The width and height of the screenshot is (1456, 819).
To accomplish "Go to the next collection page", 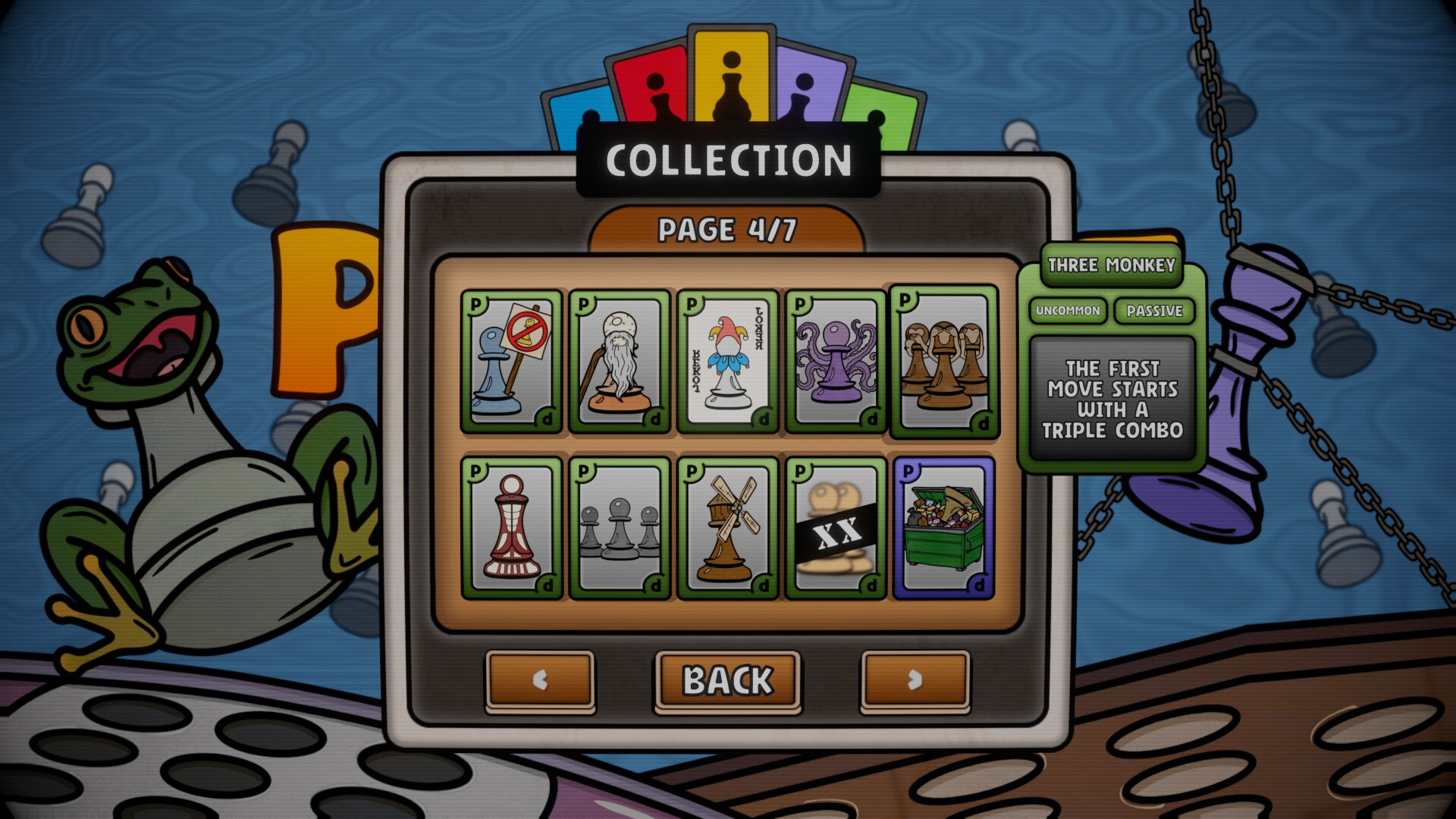I will point(914,680).
